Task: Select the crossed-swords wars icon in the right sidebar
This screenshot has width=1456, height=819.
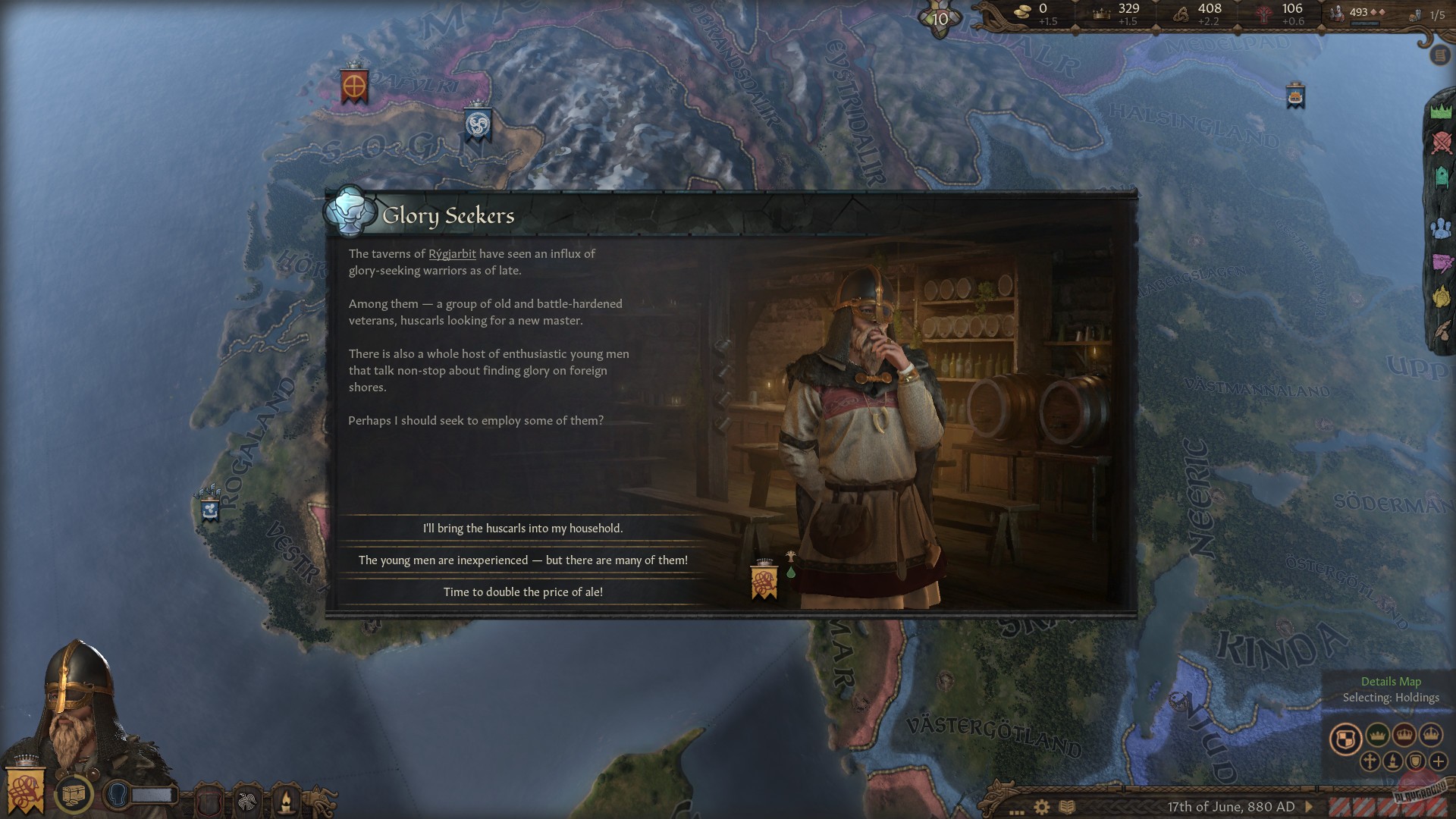Action: pyautogui.click(x=1442, y=144)
